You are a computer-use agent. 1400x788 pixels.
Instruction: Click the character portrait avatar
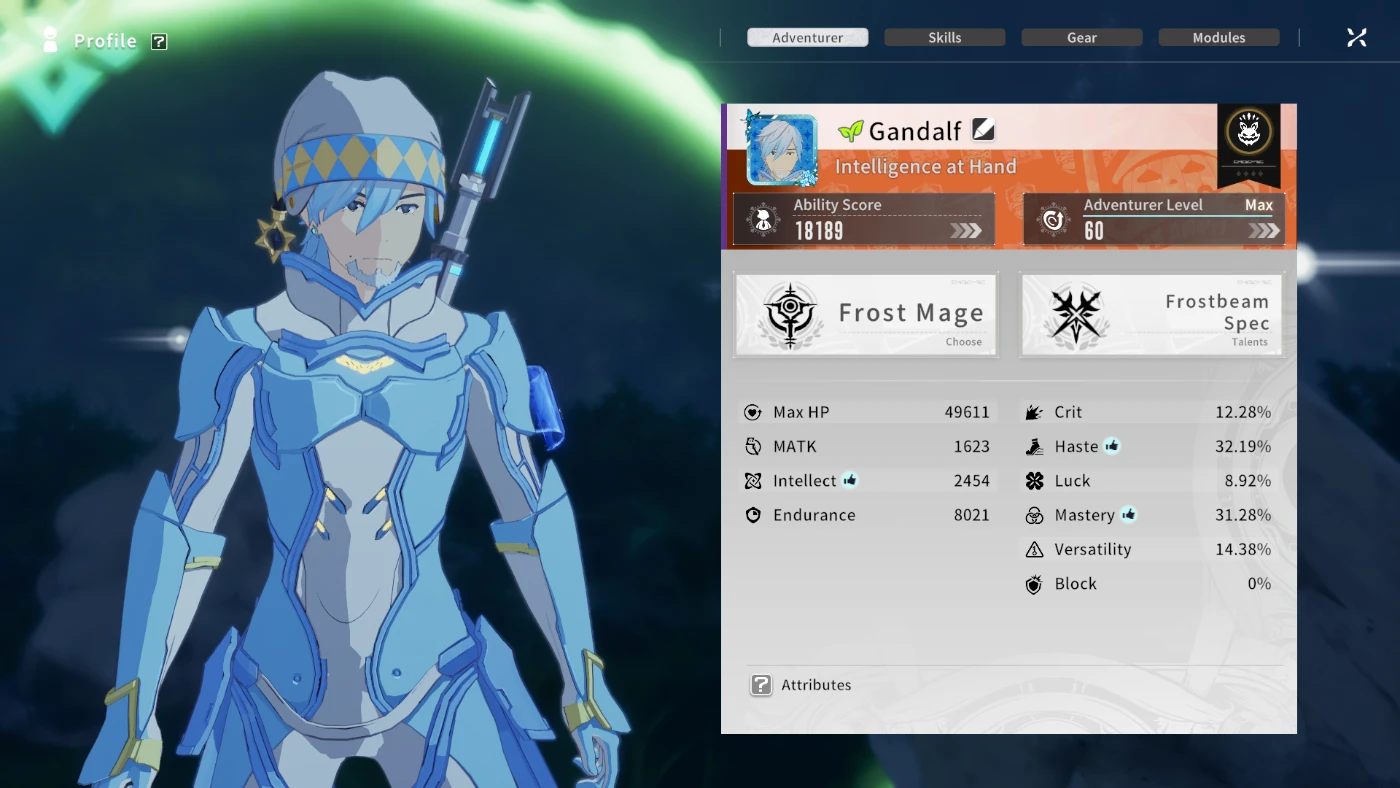pos(781,150)
